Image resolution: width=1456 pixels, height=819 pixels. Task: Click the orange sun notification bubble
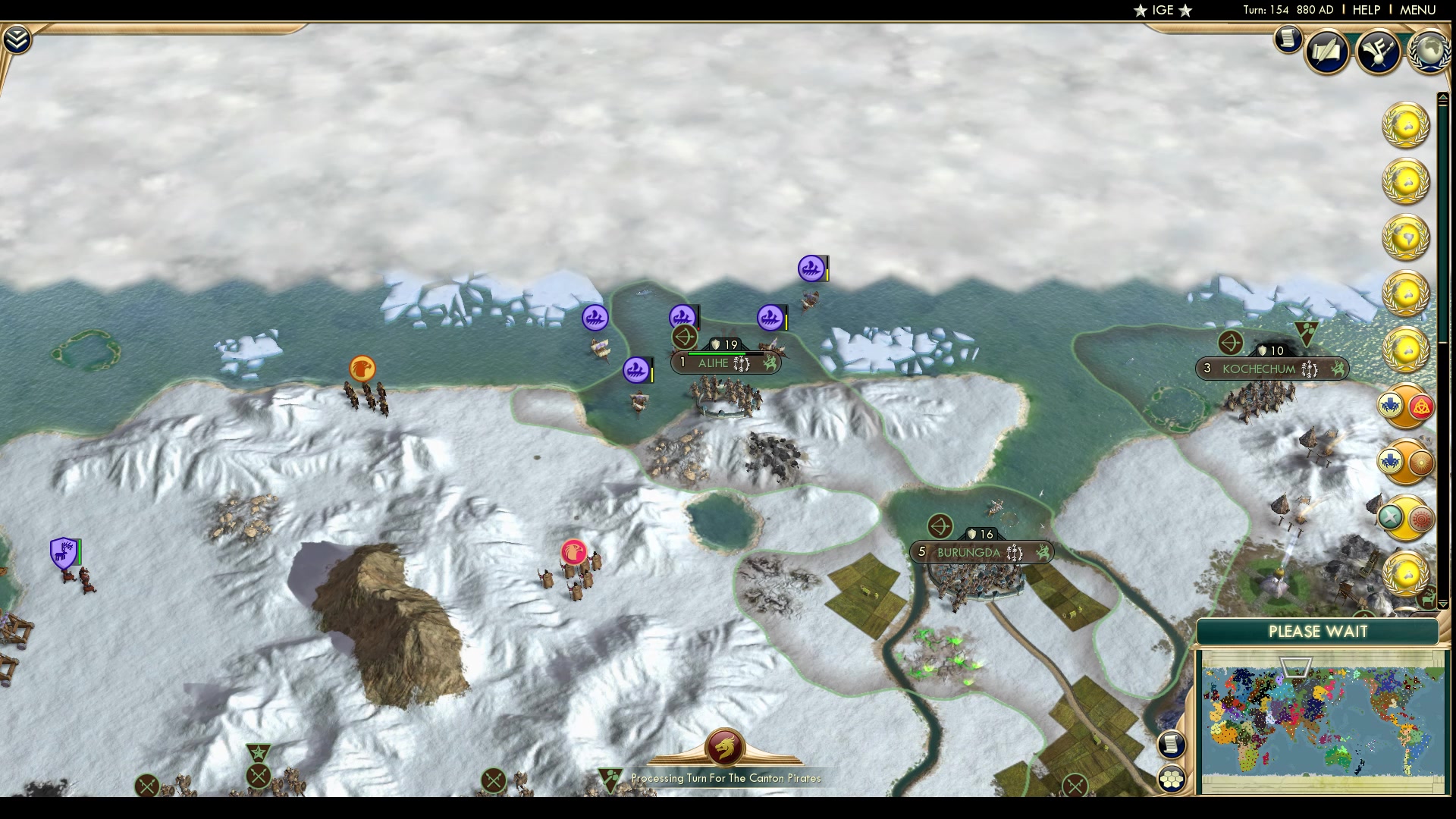(x=1420, y=463)
